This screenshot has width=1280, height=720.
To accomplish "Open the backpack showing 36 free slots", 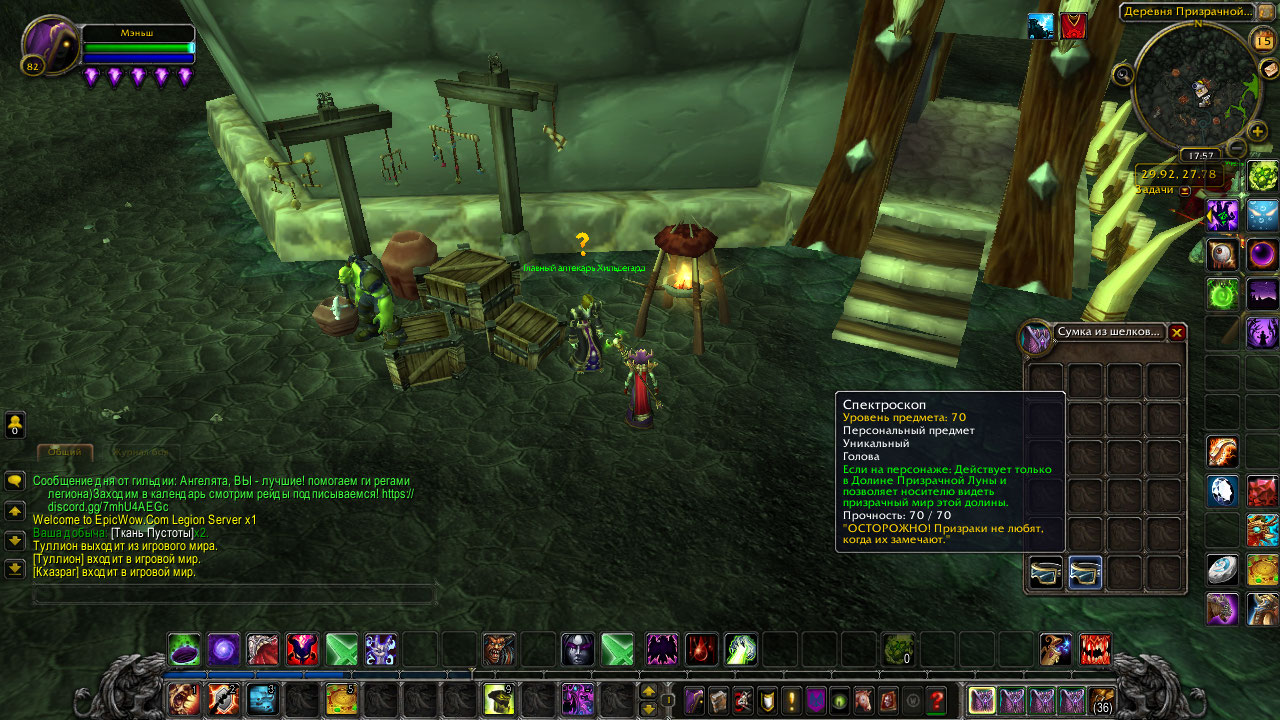I will 1102,700.
